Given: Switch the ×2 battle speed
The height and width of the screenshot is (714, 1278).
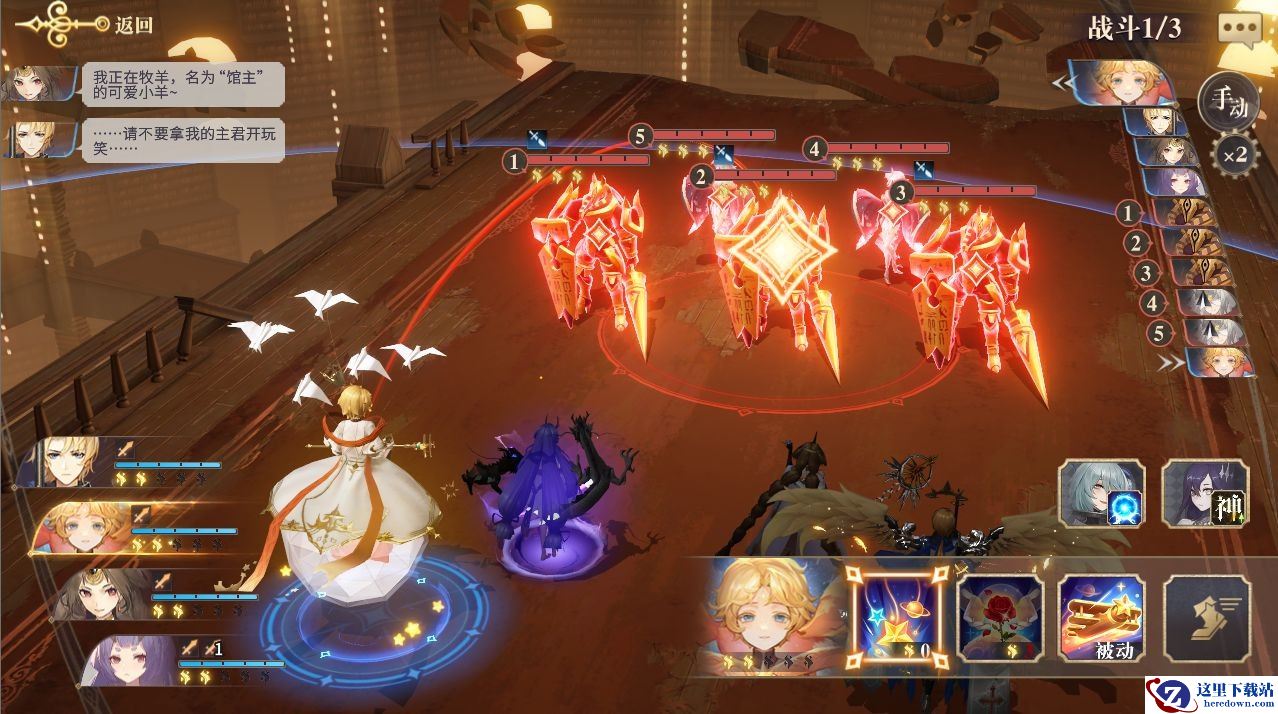Looking at the screenshot, I should (1233, 154).
